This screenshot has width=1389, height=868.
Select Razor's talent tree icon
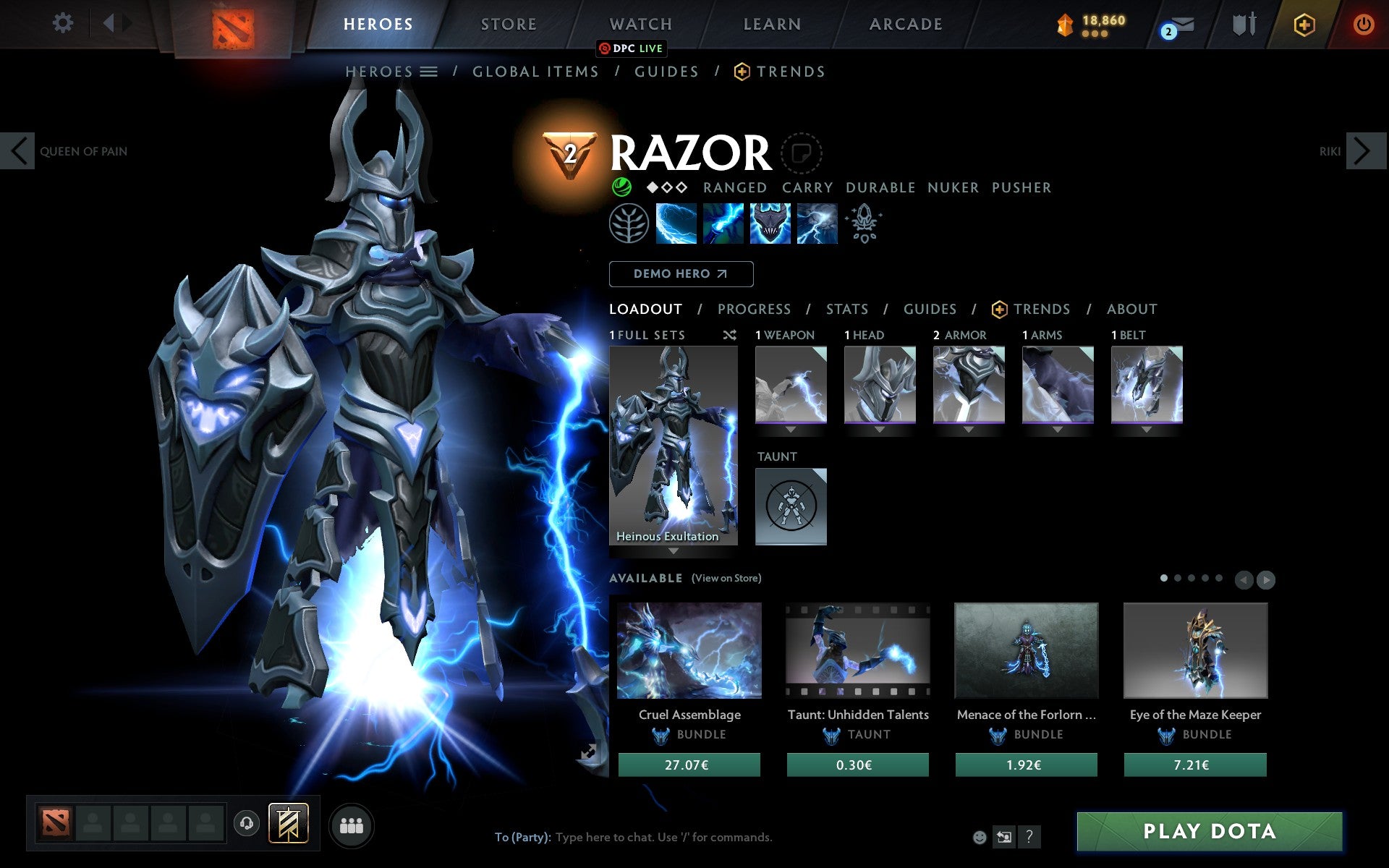pos(628,224)
